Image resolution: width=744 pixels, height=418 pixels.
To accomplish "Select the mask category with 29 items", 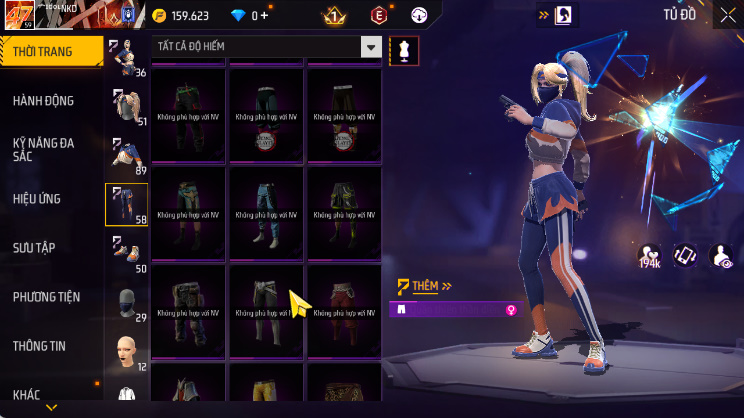I will pos(127,303).
